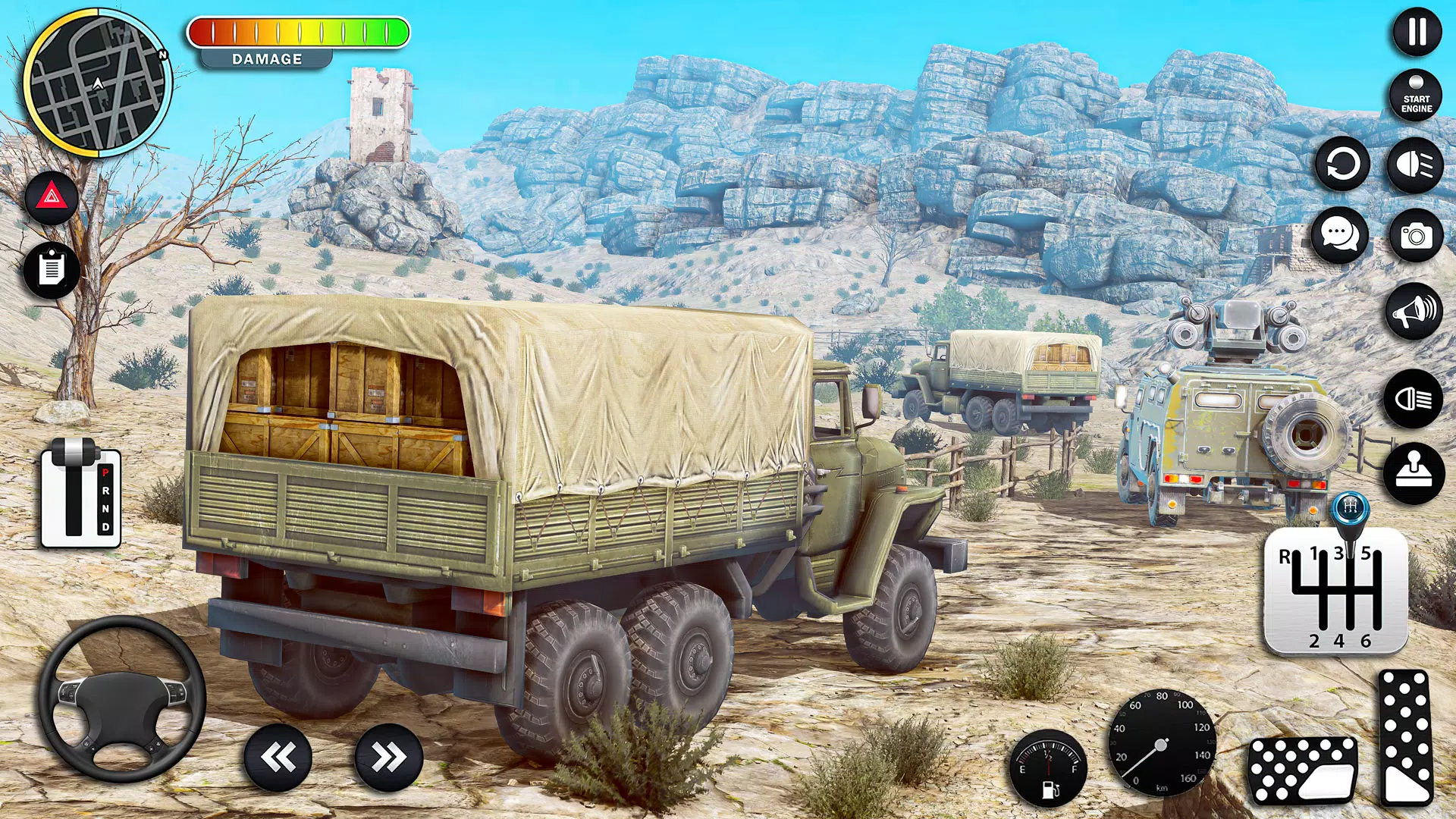Screen dimensions: 1456x819
Task: Open the chat bubbles icon
Action: [1339, 234]
